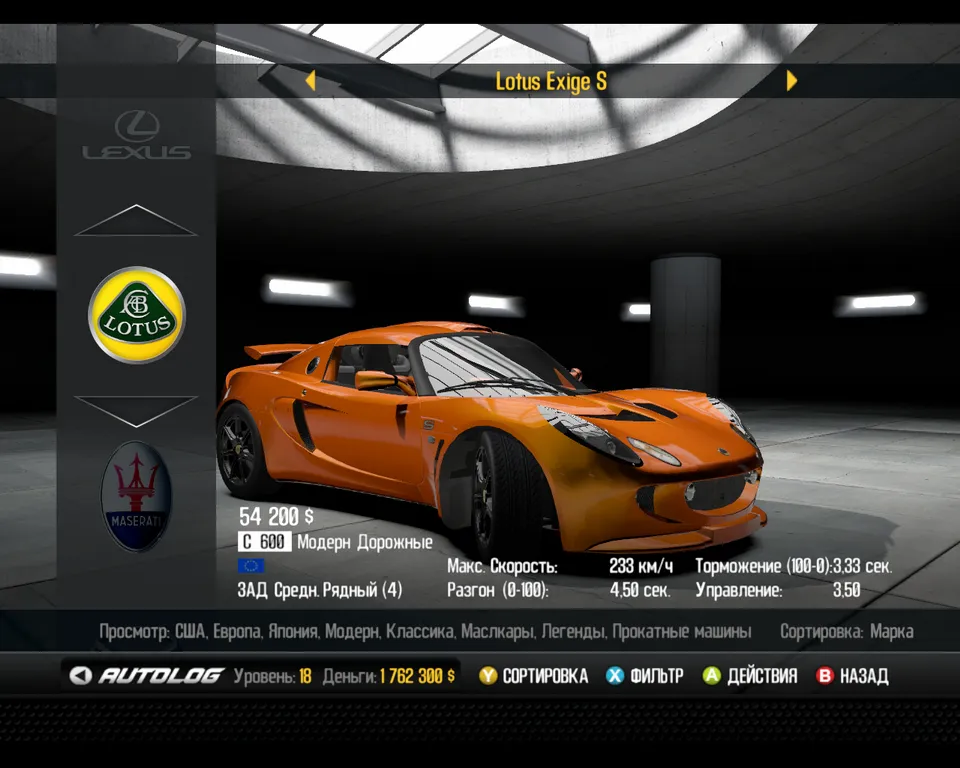Show next car with right yellow arrow
Viewport: 960px width, 768px height.
pos(792,81)
